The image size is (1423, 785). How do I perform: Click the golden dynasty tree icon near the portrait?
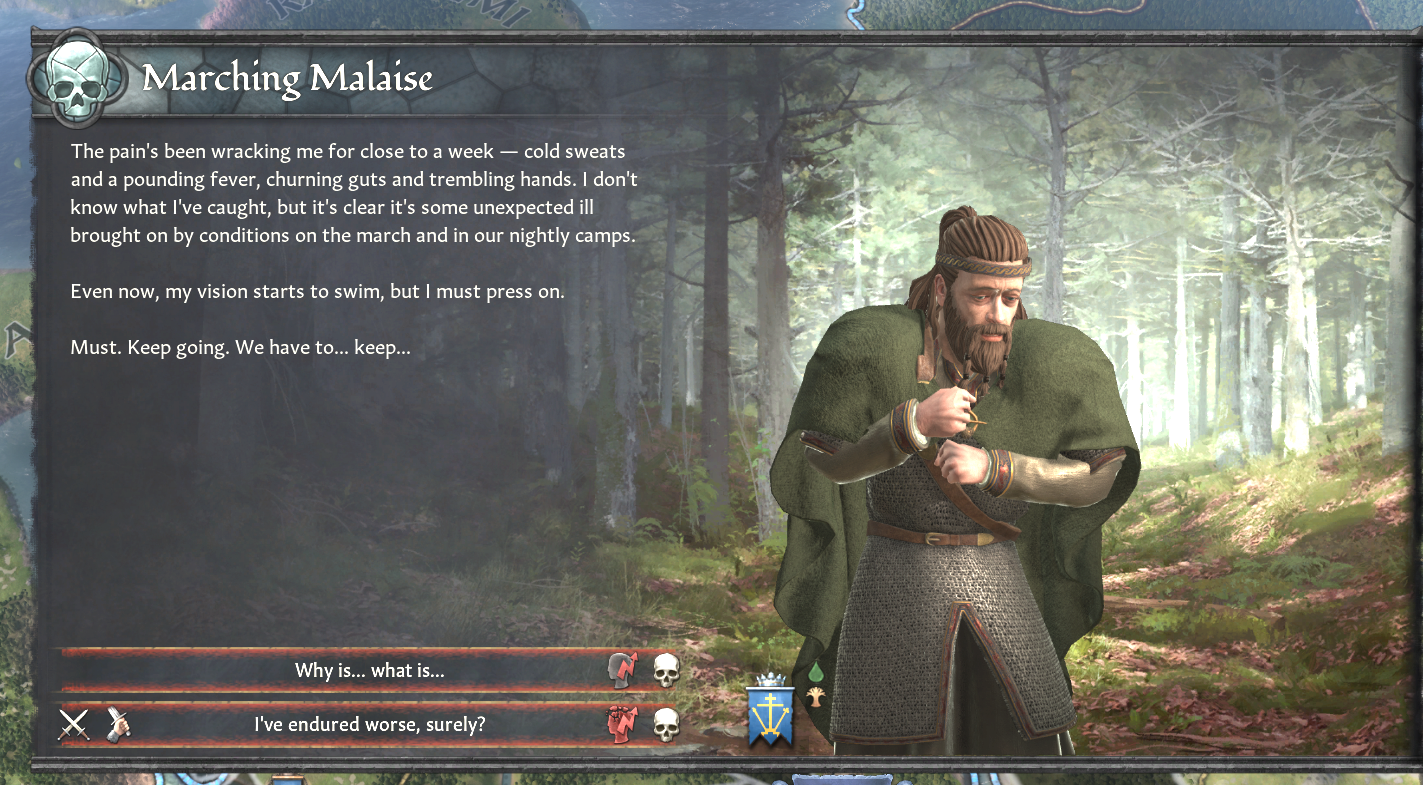pos(815,697)
